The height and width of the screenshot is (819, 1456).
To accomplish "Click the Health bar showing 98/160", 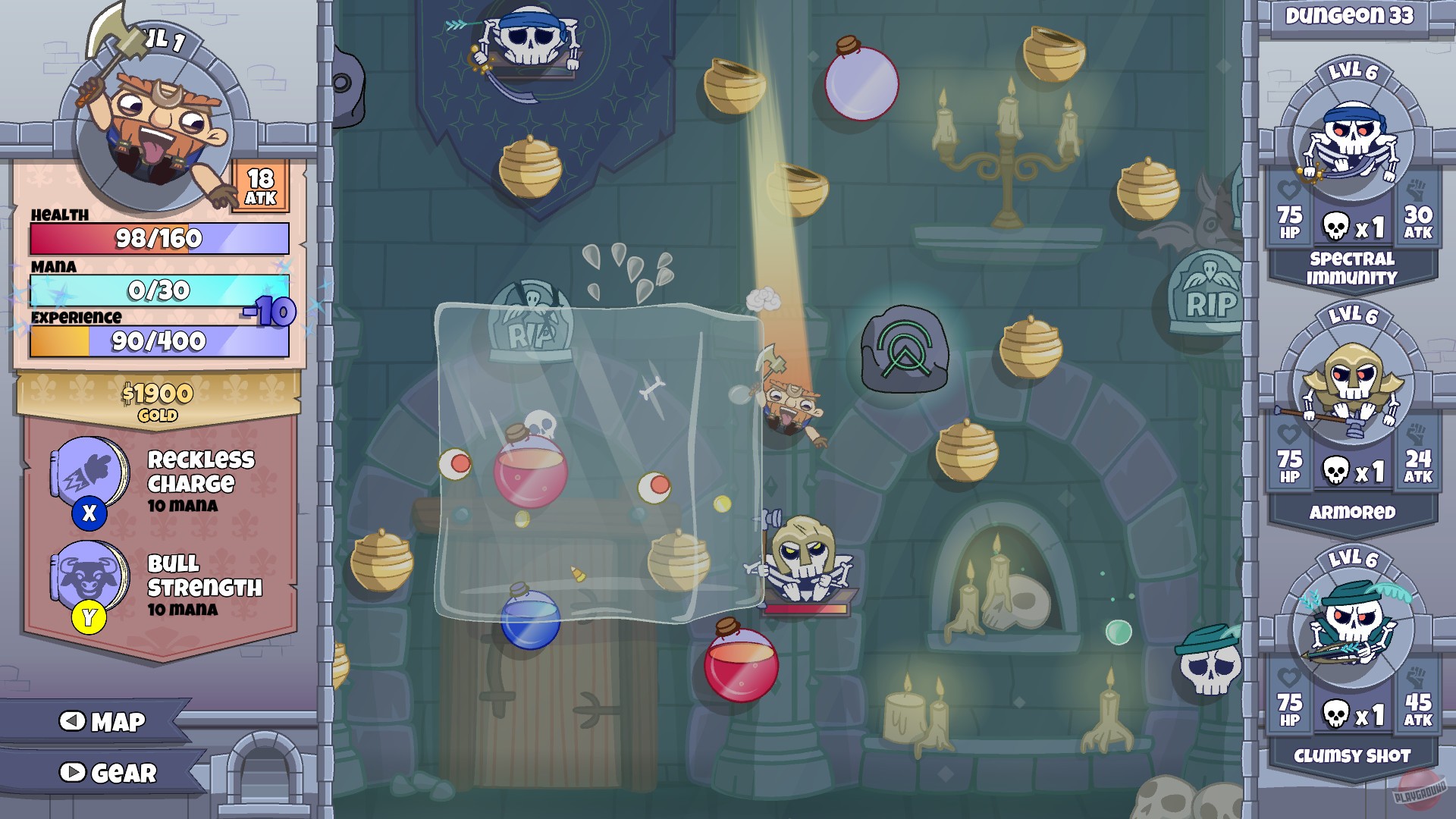I will coord(158,237).
